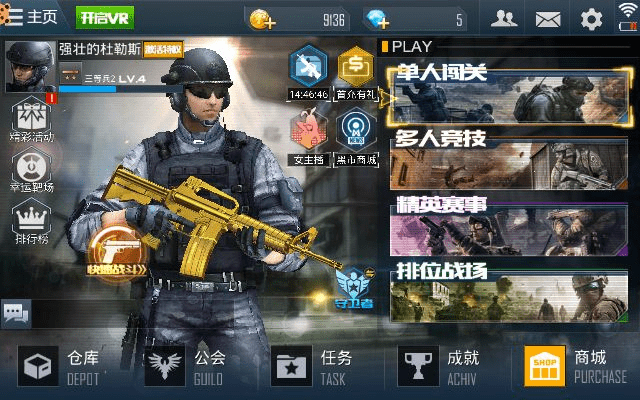Open the gear settings

tap(592, 19)
